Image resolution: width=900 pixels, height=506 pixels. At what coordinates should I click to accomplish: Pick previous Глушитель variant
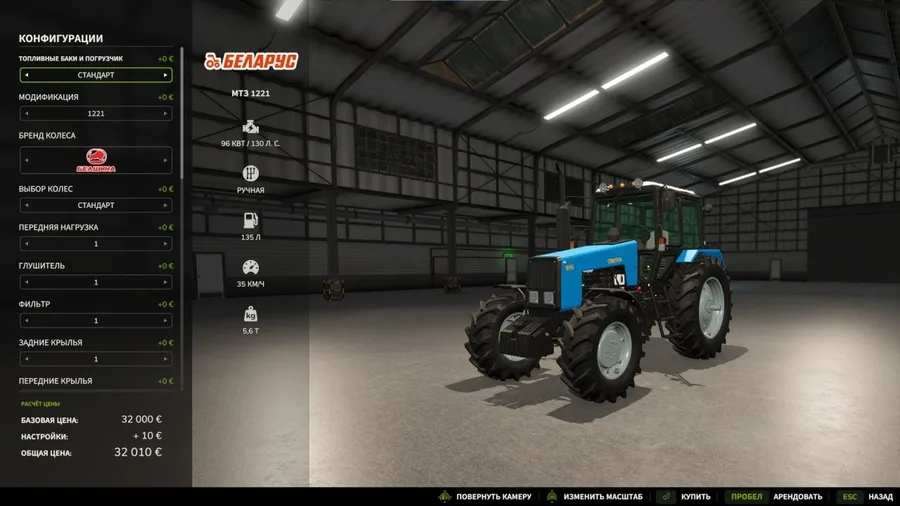[x=26, y=282]
